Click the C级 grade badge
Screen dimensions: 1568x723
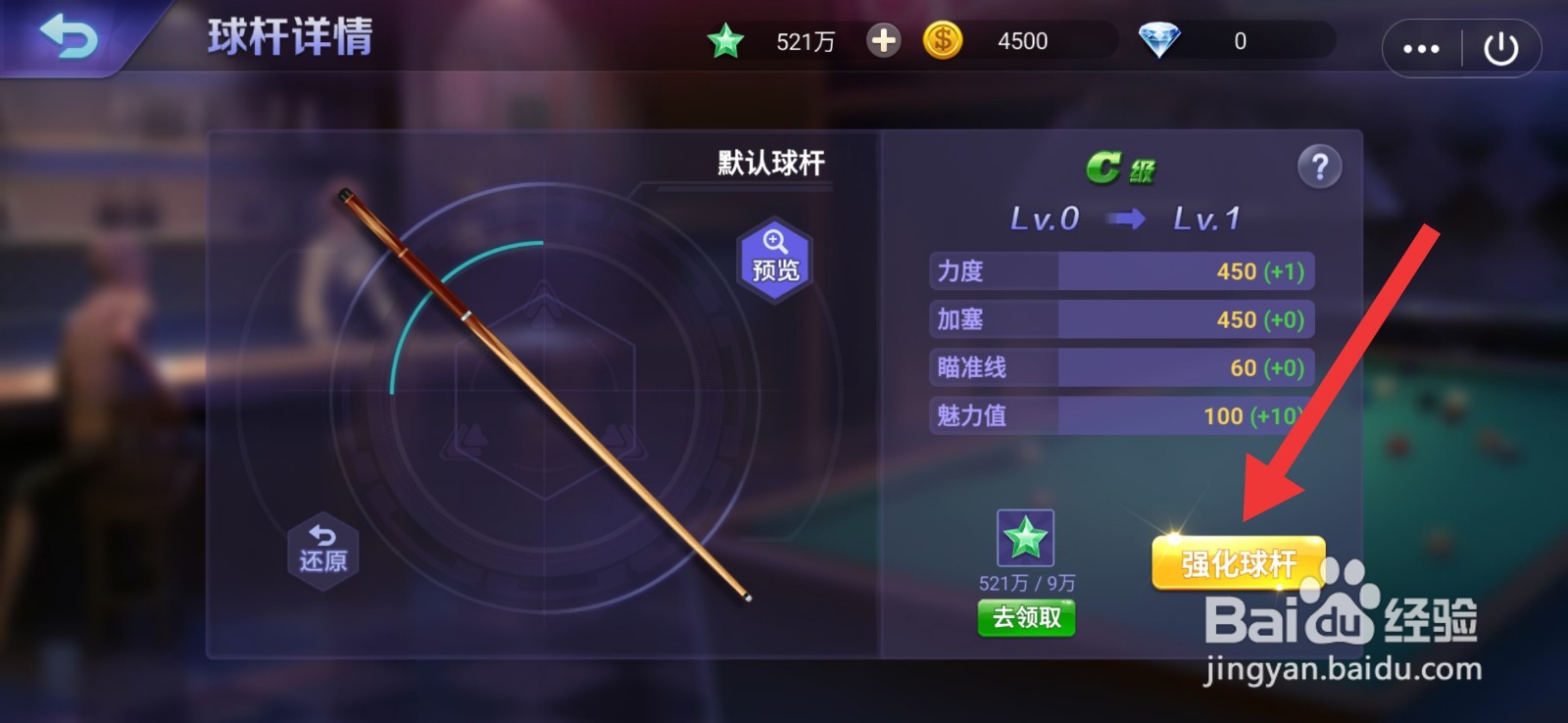(1119, 166)
